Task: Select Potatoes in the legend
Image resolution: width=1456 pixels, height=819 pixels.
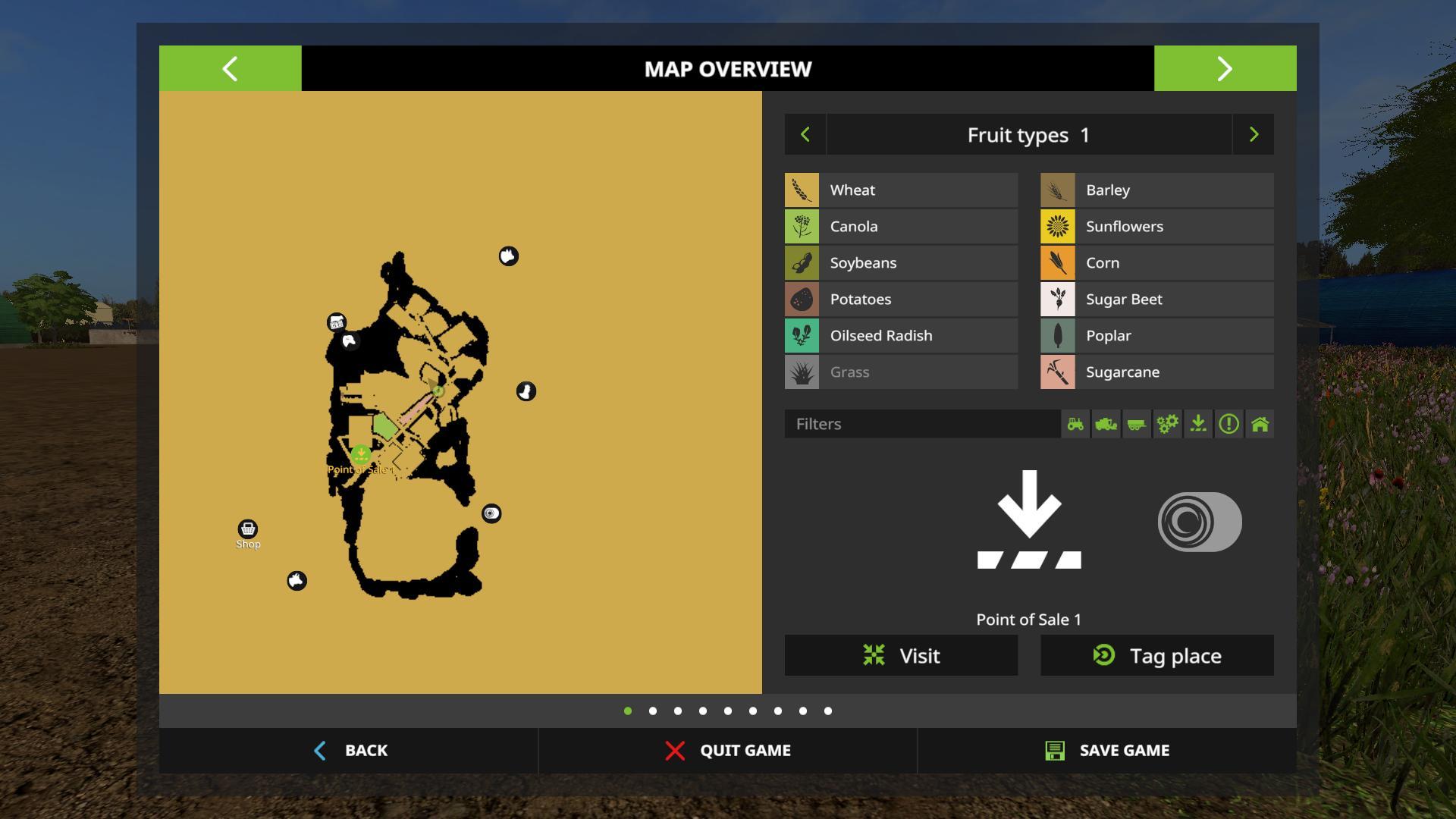Action: (901, 300)
